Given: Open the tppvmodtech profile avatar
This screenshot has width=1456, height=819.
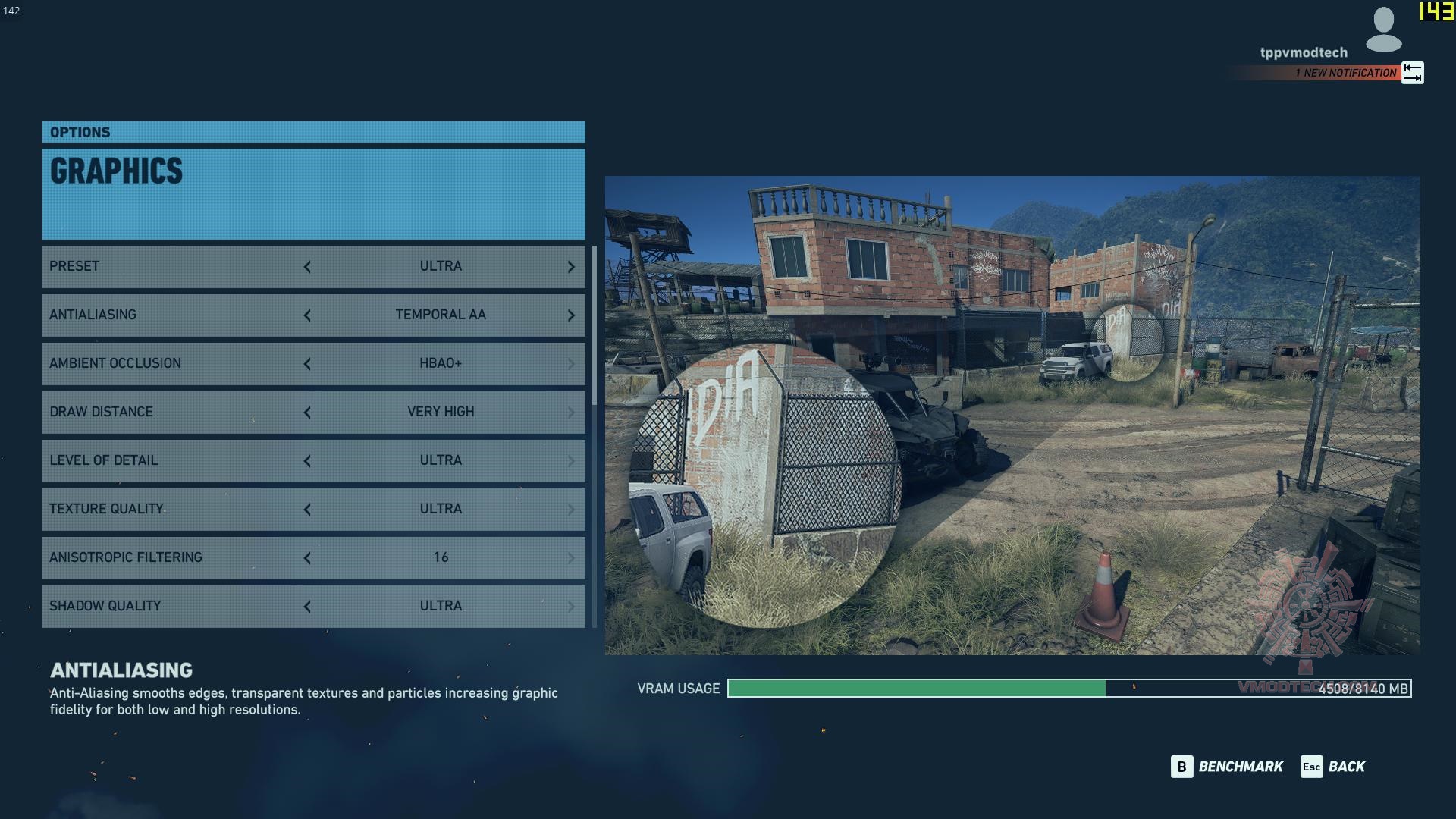Looking at the screenshot, I should pos(1383,30).
